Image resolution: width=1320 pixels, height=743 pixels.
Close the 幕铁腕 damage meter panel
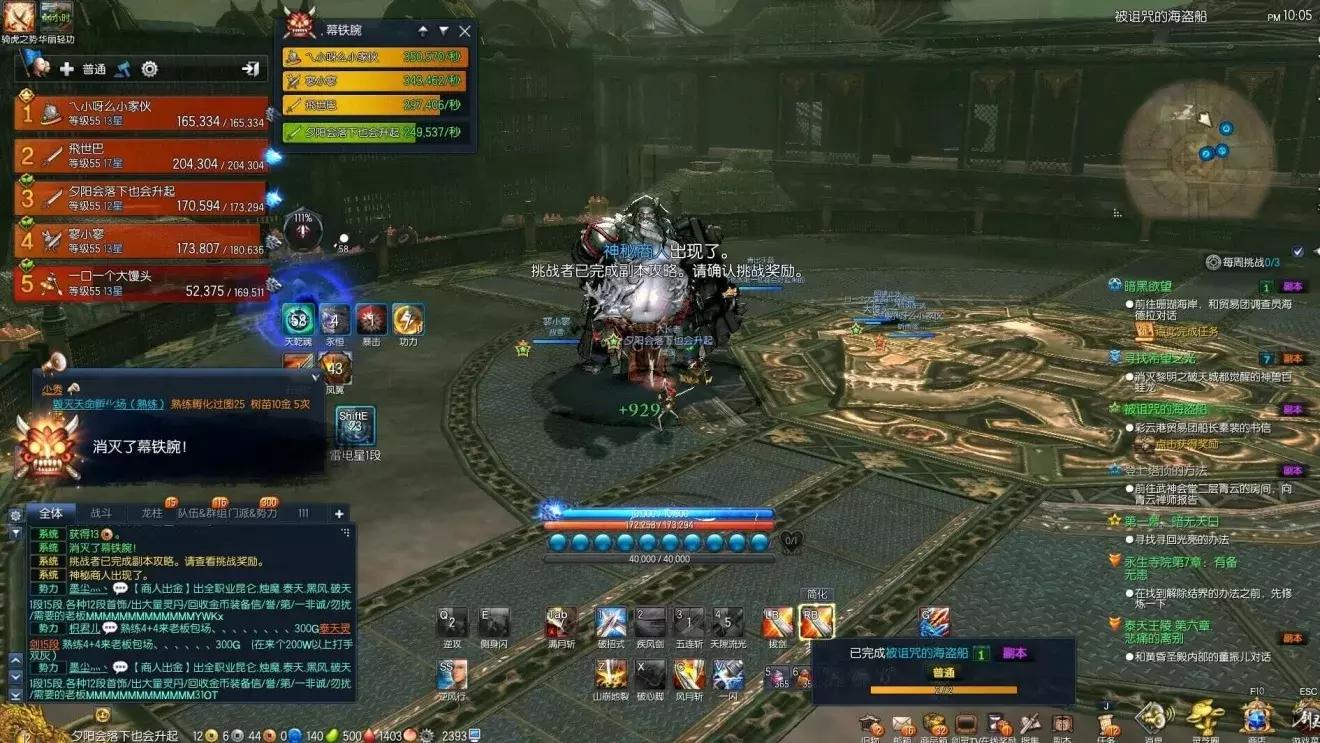[x=464, y=31]
